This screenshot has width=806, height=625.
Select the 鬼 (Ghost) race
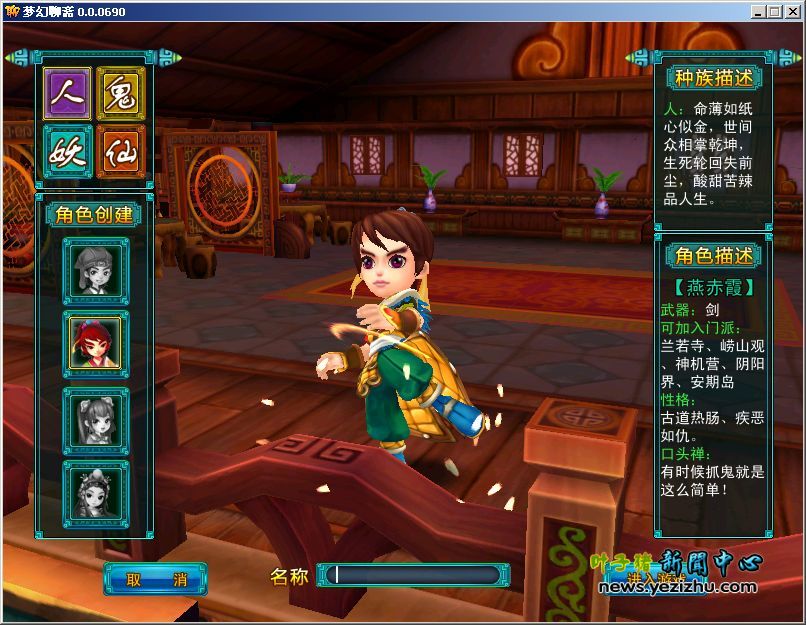(121, 94)
